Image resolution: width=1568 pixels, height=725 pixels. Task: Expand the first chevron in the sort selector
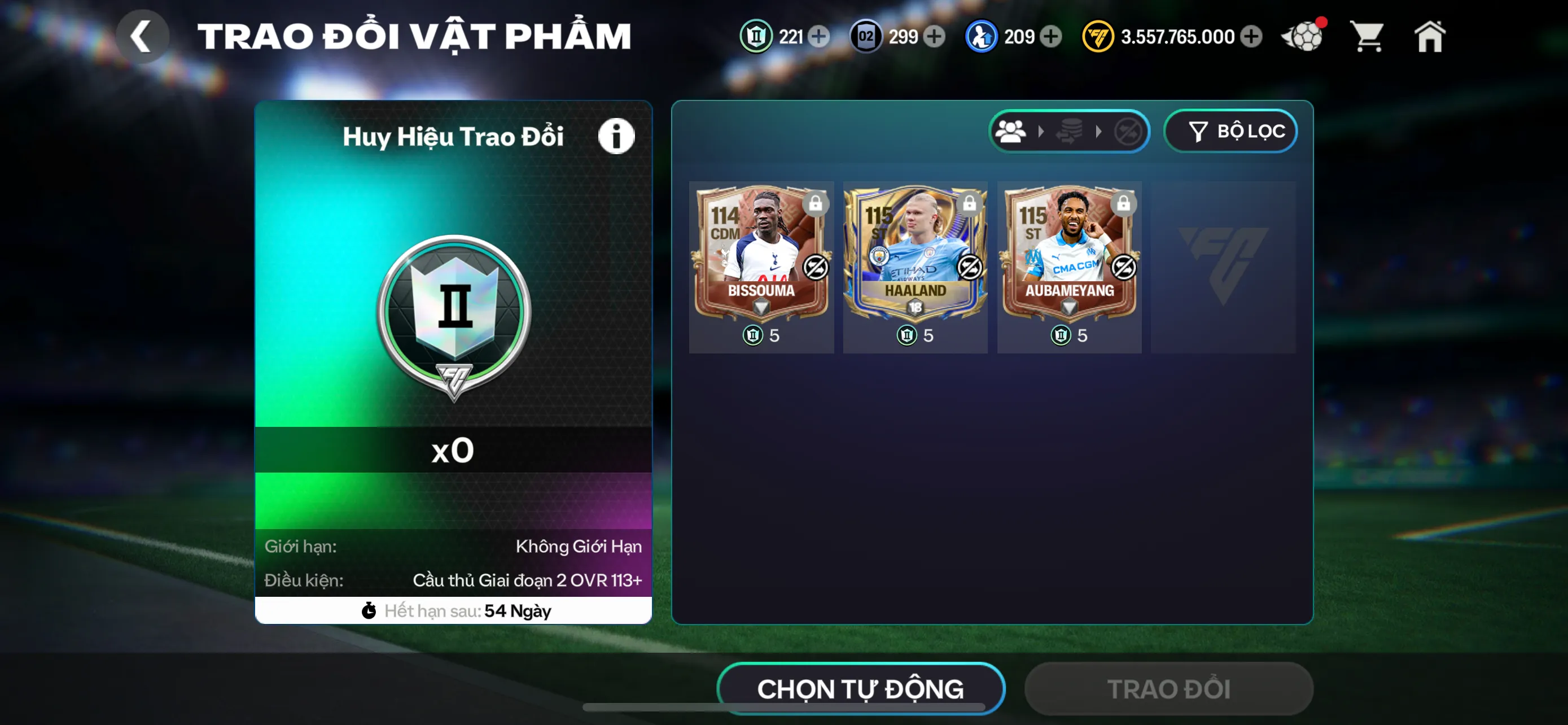[x=1042, y=131]
